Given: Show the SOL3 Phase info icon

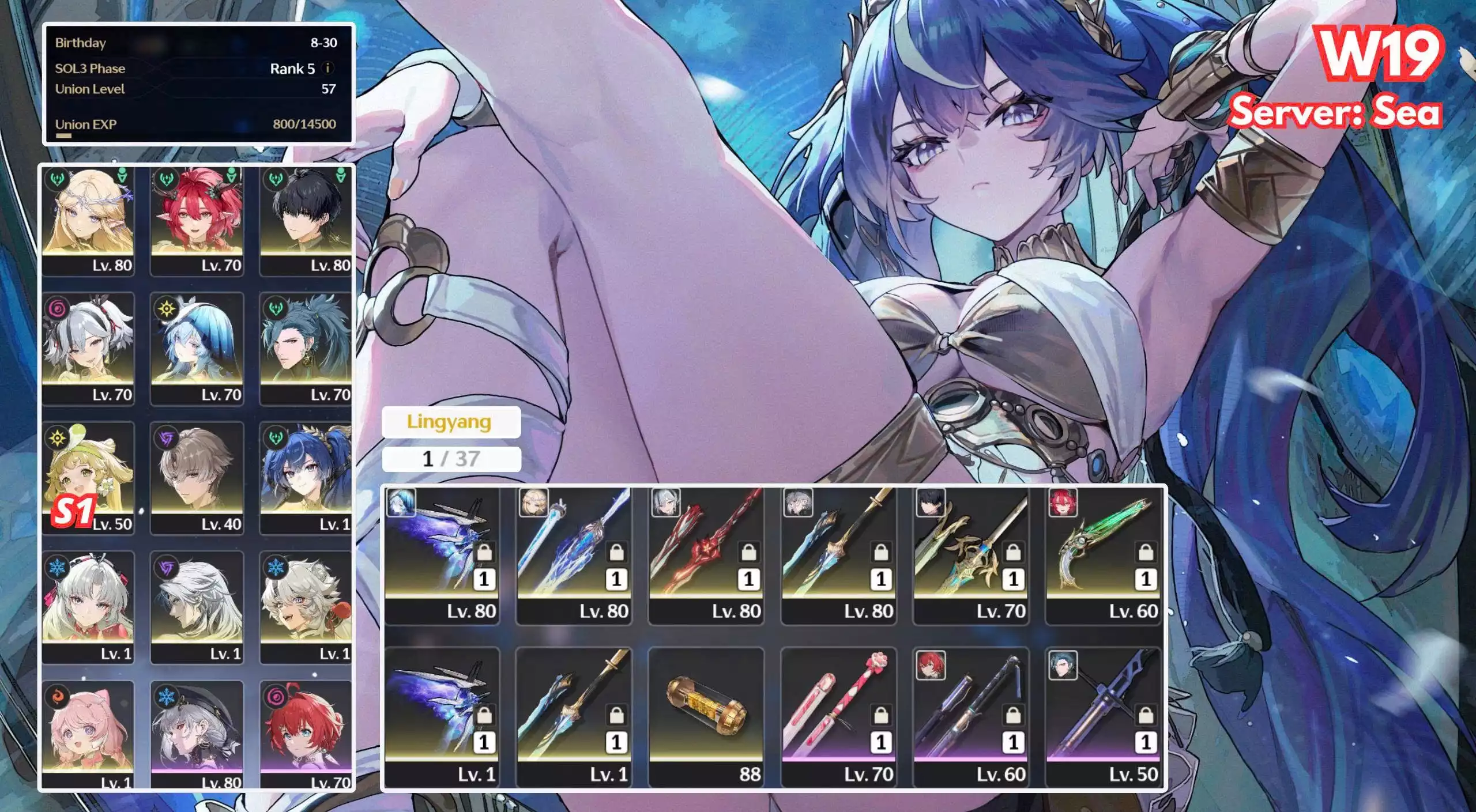Looking at the screenshot, I should 328,68.
